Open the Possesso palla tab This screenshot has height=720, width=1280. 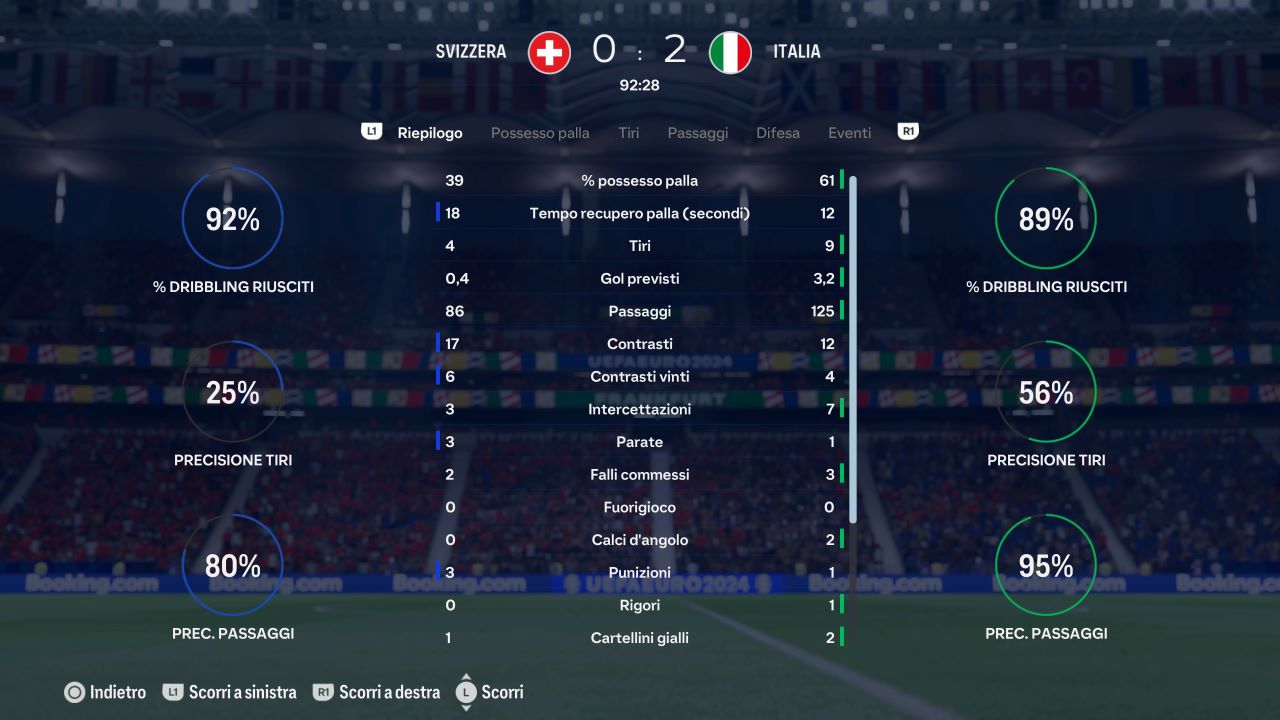540,132
